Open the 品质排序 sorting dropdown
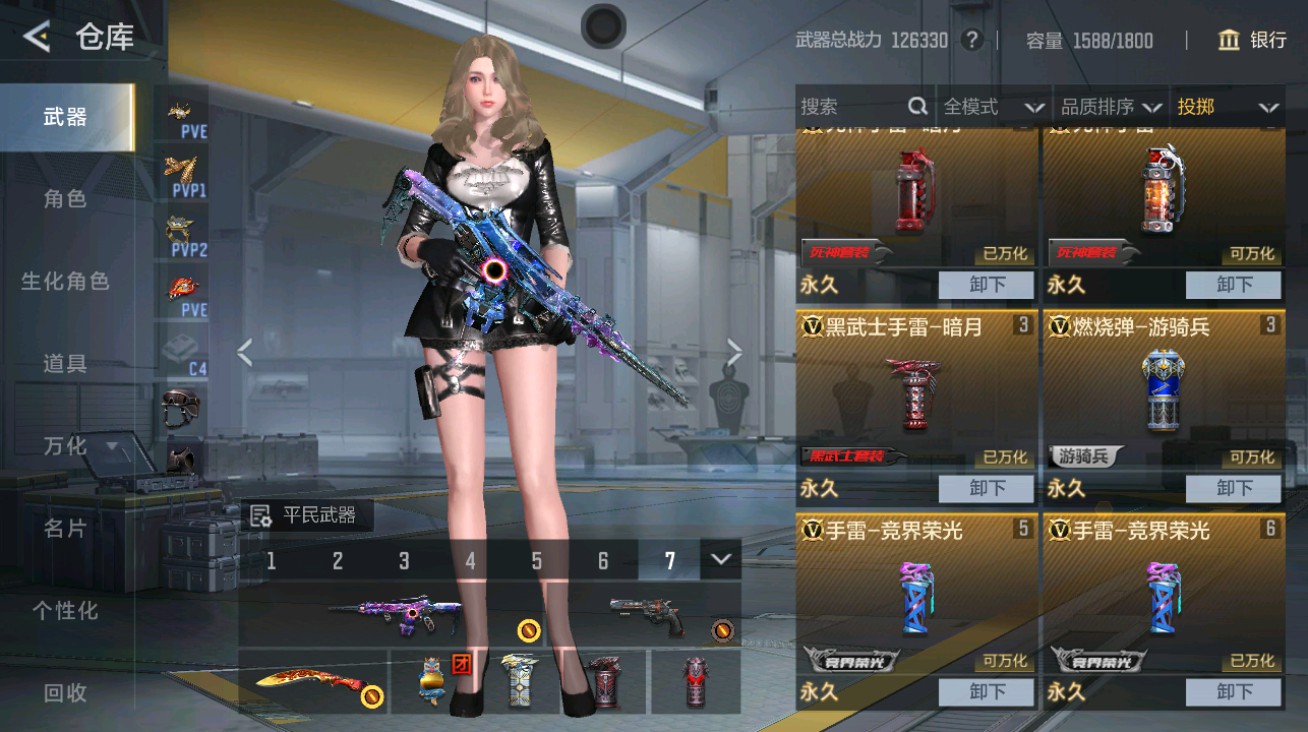Screen dimensions: 1308x732 click(x=1112, y=105)
